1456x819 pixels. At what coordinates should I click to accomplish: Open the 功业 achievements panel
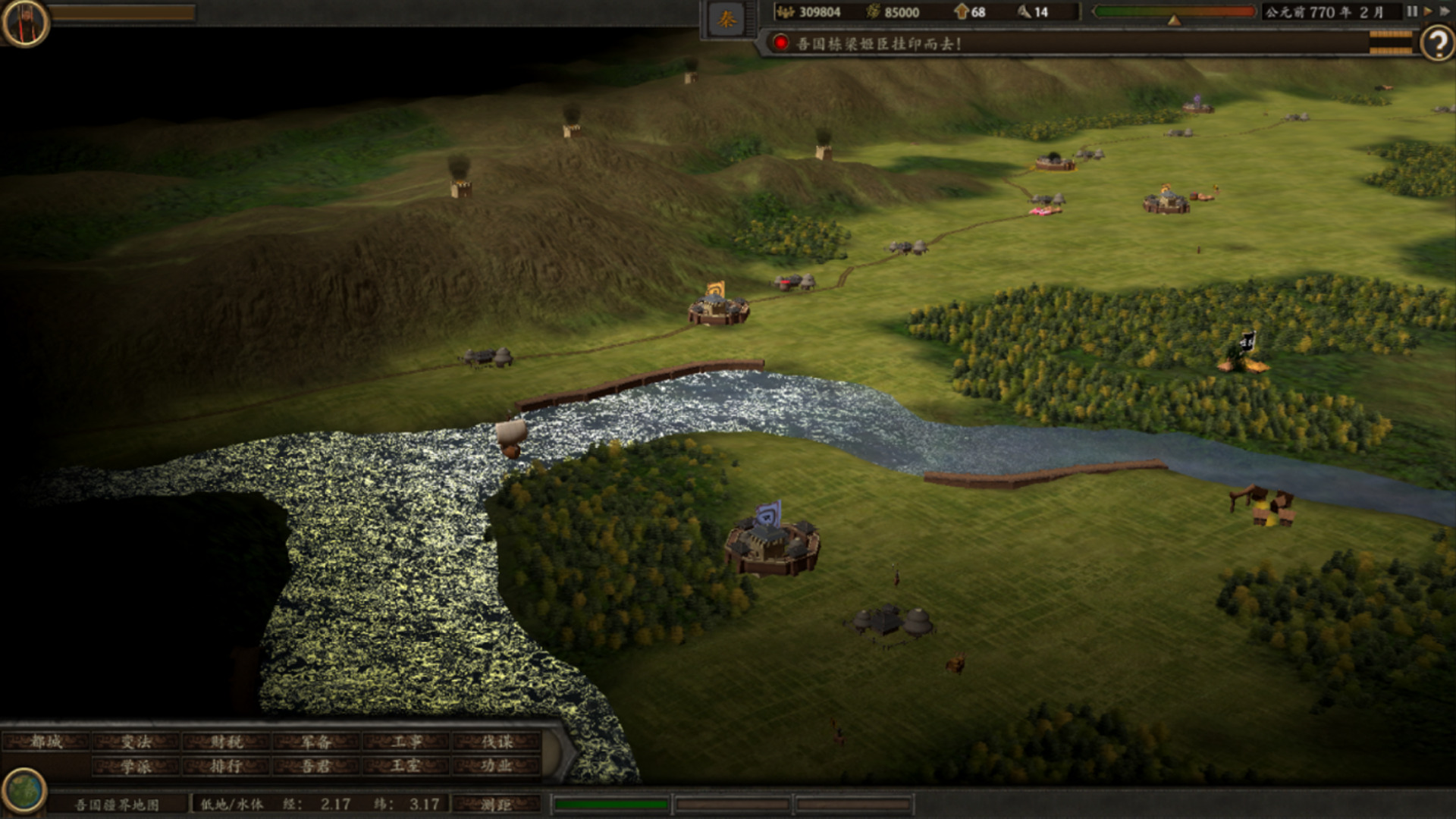[497, 767]
